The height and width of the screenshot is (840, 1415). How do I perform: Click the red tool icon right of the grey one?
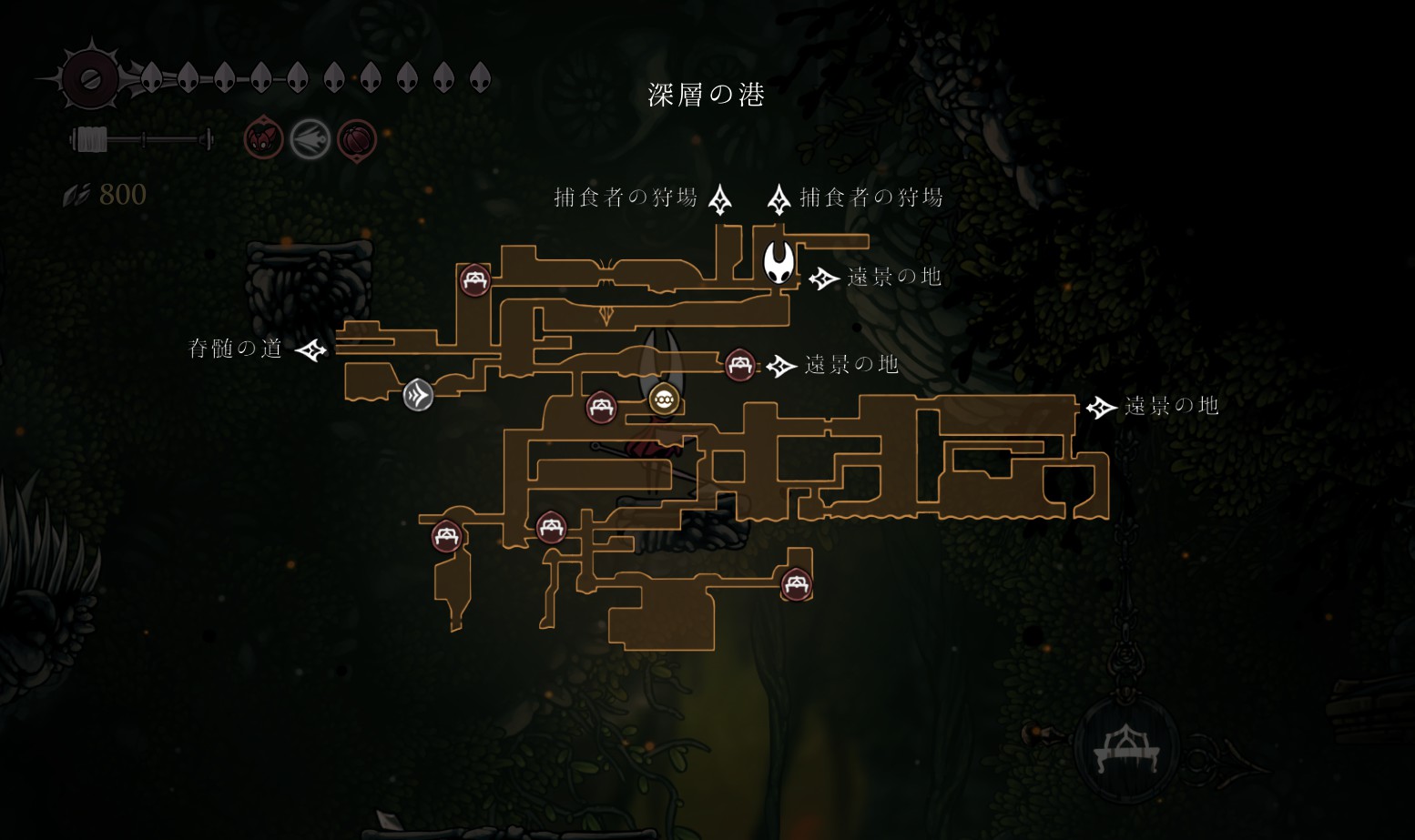point(357,140)
